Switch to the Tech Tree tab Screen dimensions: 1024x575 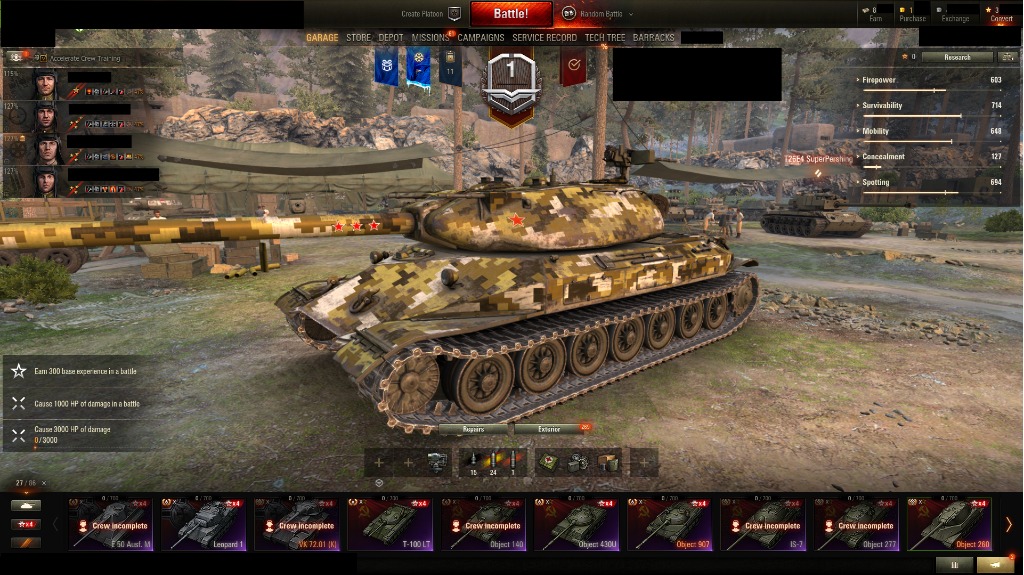pos(605,38)
